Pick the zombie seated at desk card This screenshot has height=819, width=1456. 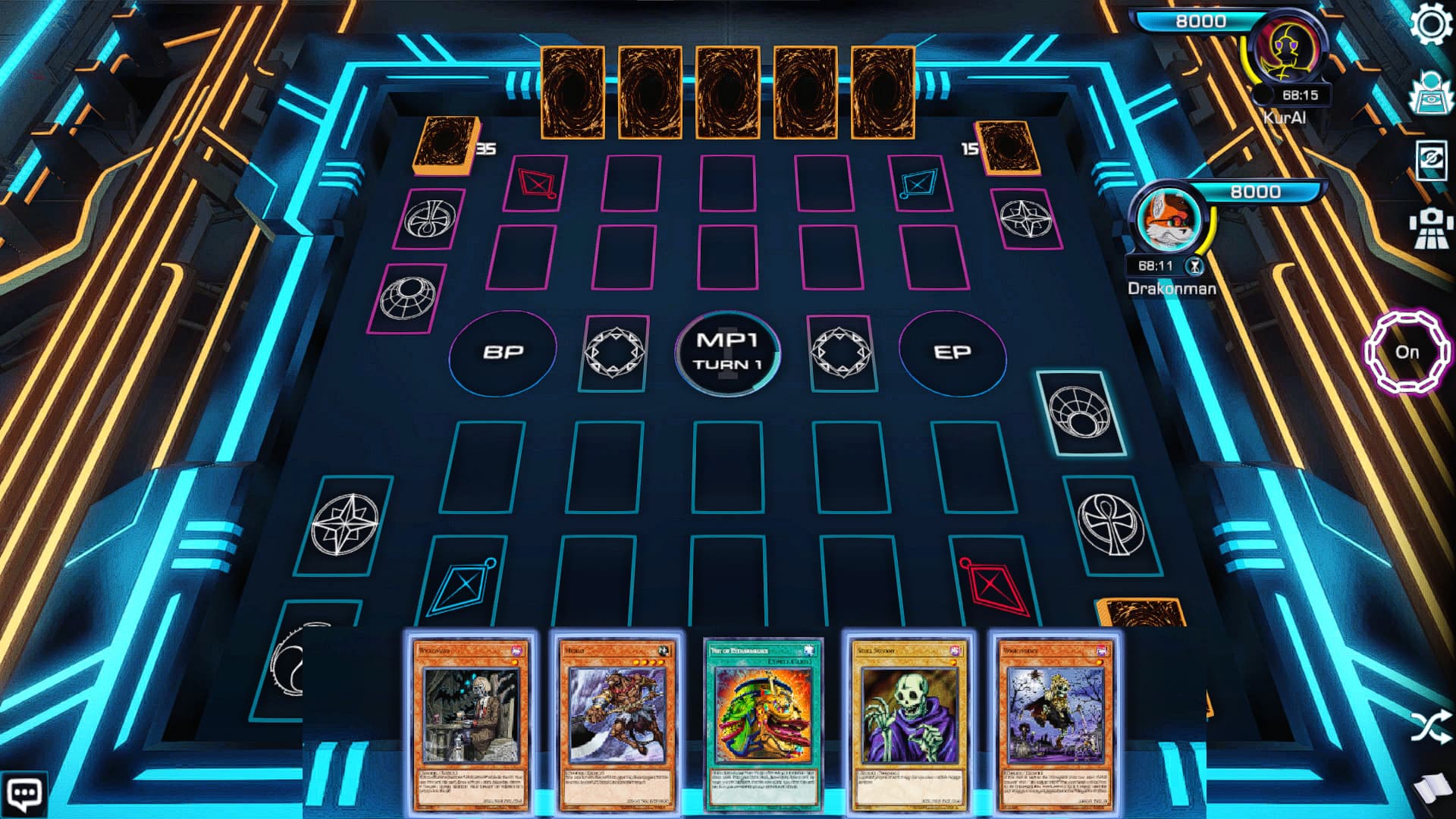pyautogui.click(x=471, y=724)
